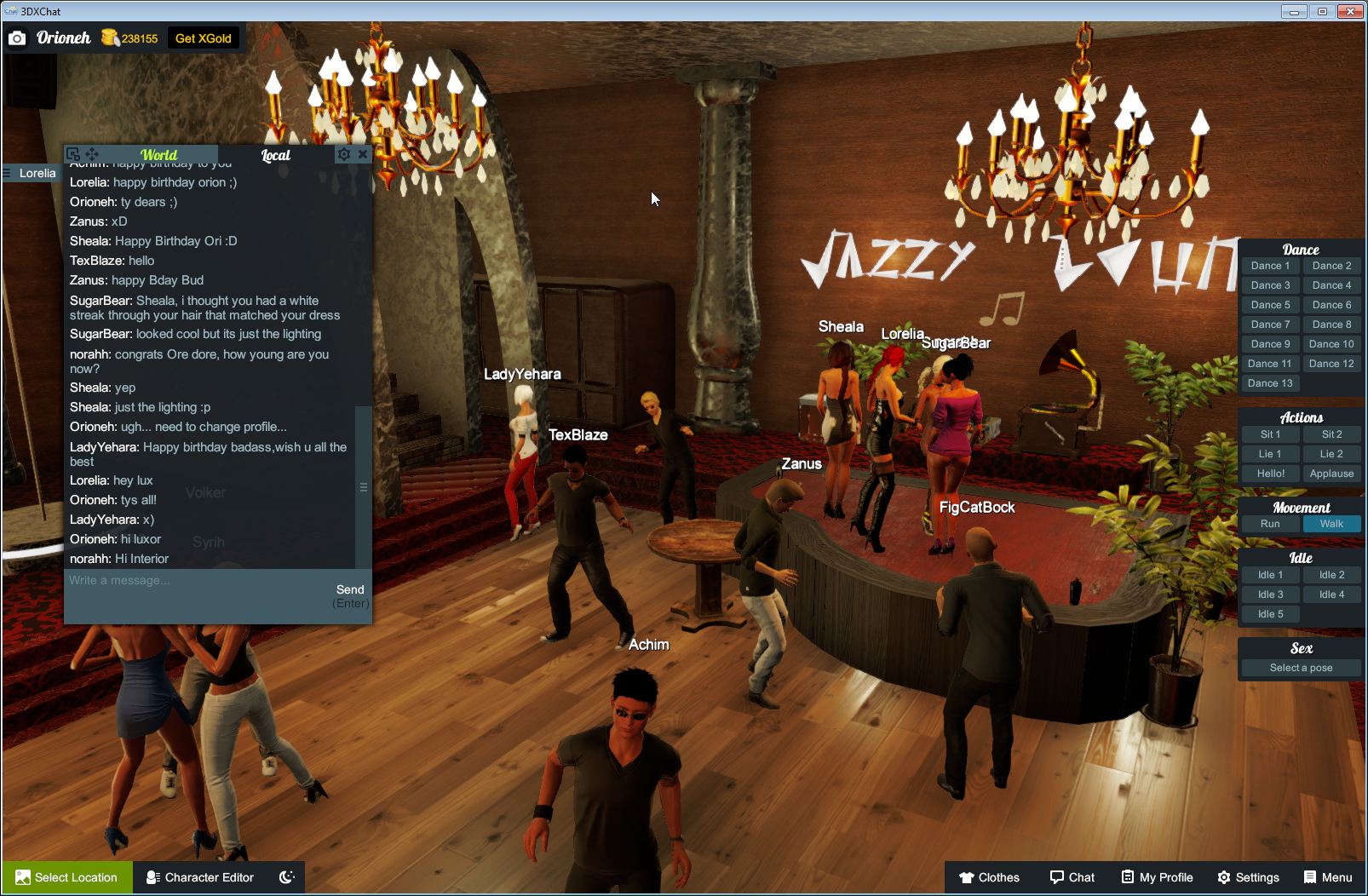Switch movement back to Walk

(x=1331, y=524)
